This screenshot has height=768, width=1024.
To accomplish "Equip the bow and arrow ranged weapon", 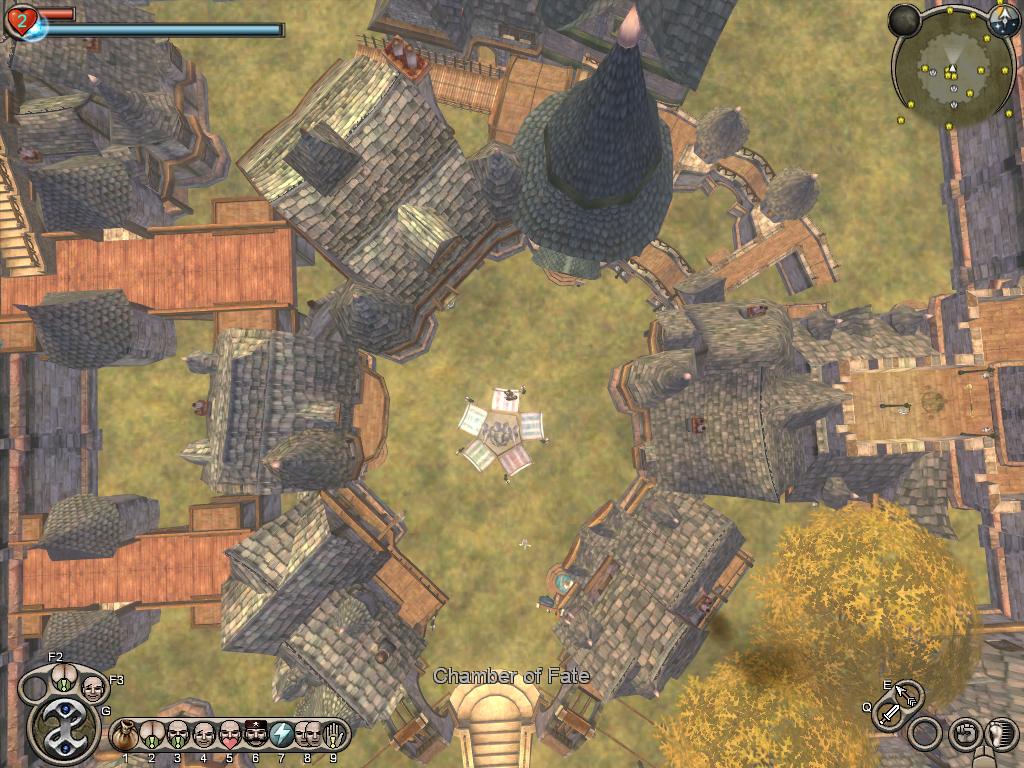I will [908, 693].
